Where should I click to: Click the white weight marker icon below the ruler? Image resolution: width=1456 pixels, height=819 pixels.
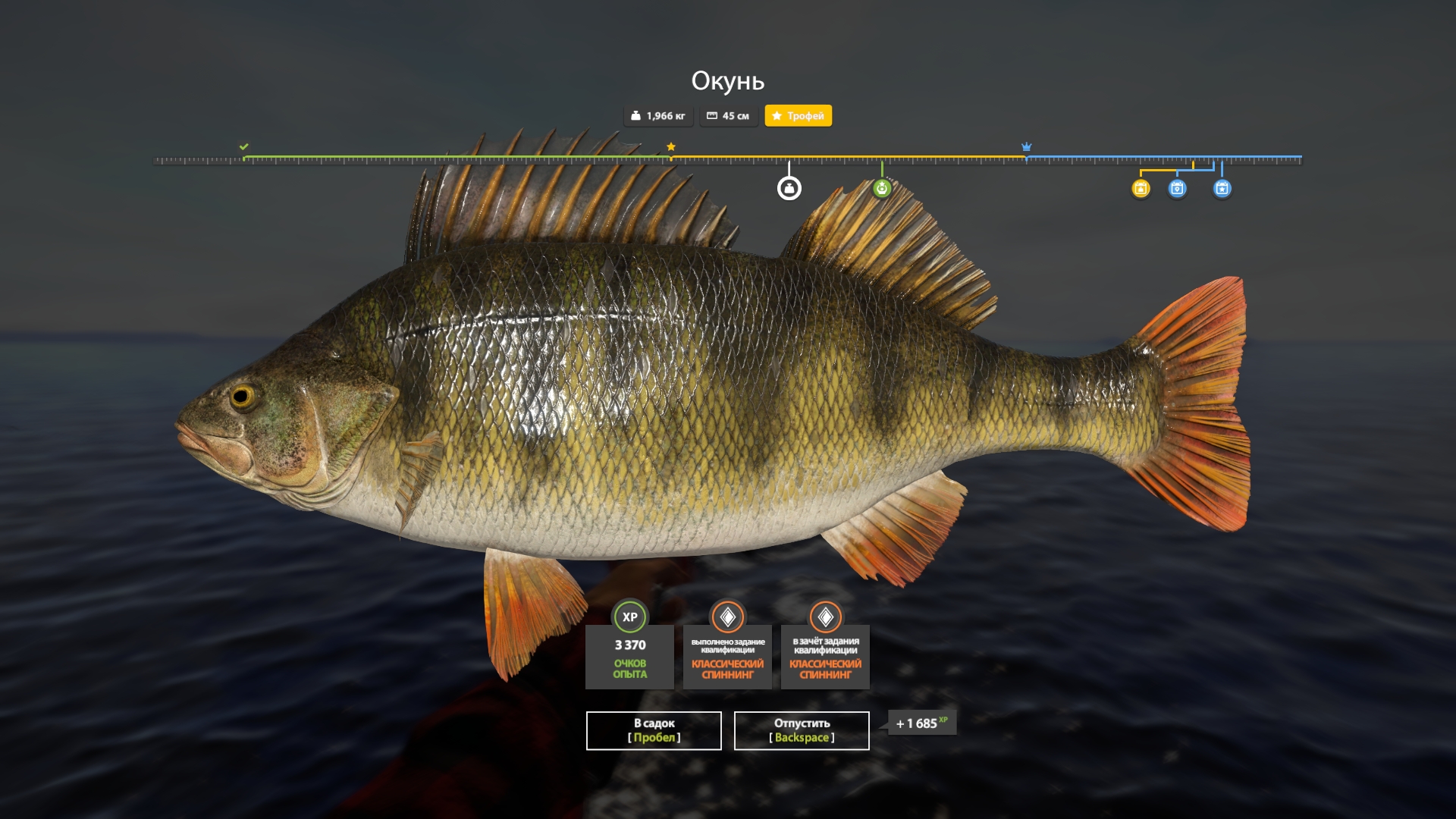tap(789, 187)
